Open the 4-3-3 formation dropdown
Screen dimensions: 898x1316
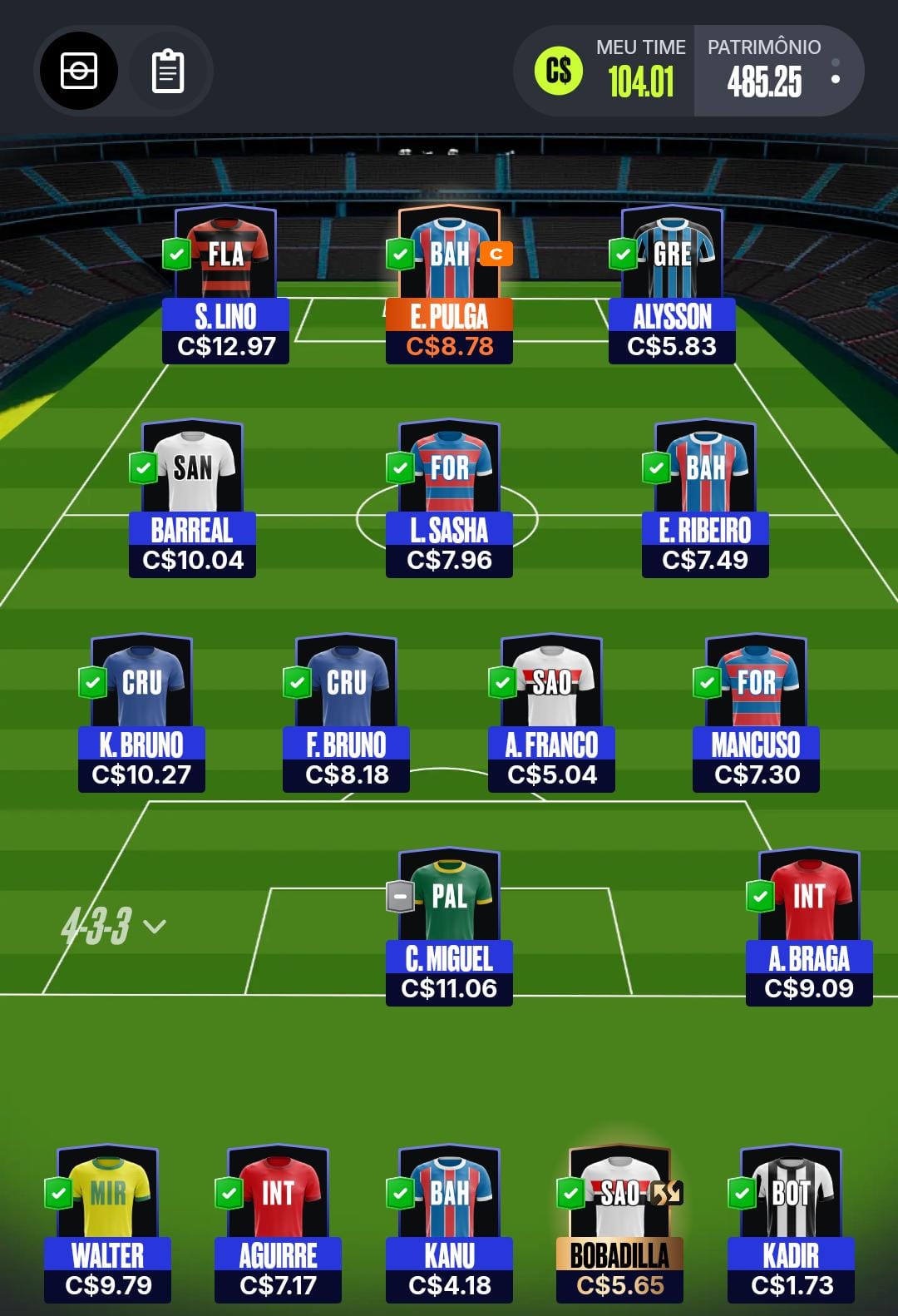coord(114,926)
